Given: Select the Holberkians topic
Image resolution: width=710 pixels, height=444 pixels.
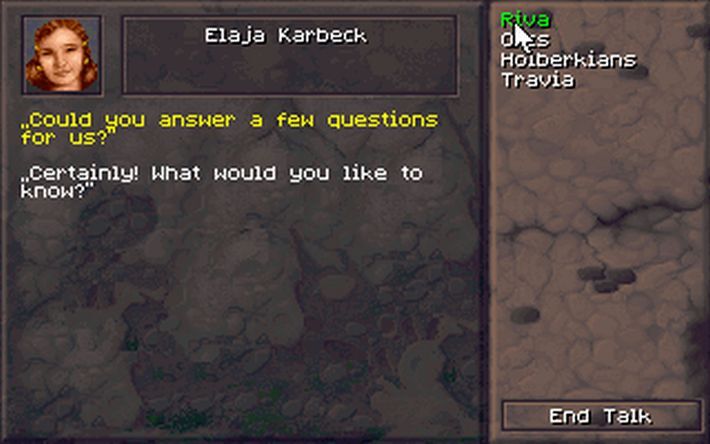Looking at the screenshot, I should (567, 60).
